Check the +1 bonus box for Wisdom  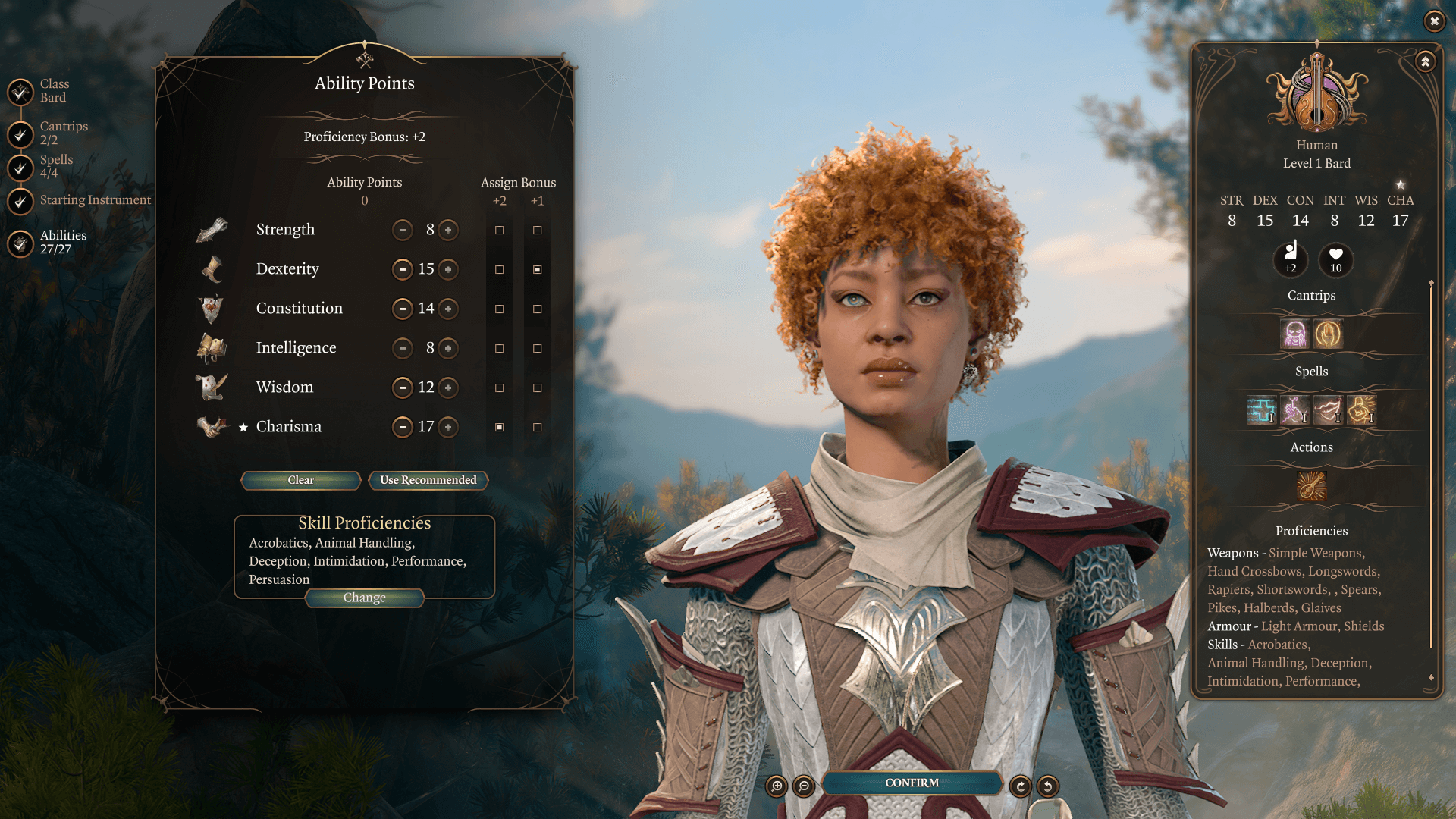tap(538, 388)
